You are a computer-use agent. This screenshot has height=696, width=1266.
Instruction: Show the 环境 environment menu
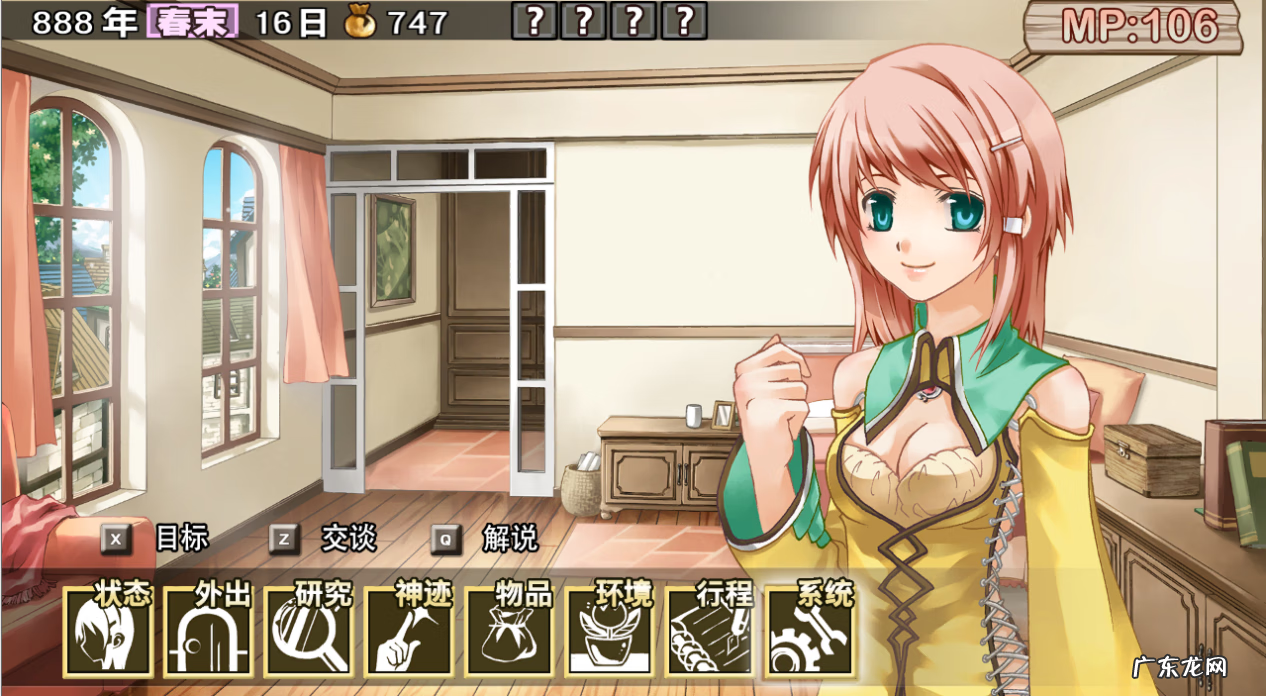(x=609, y=632)
